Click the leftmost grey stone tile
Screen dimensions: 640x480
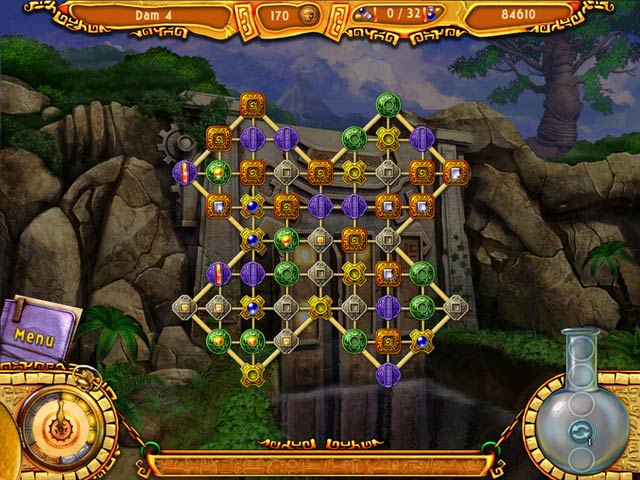point(184,306)
